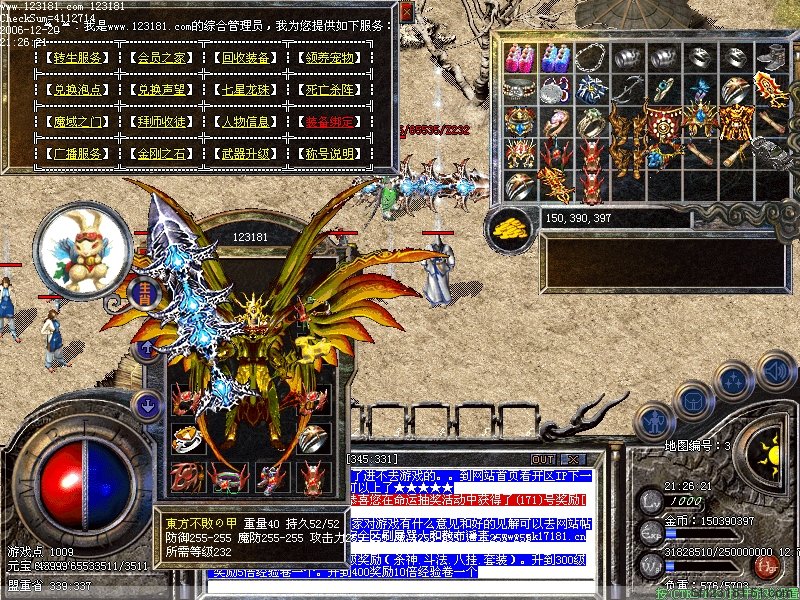Open the 领养宠物 pet adoption option

[330, 58]
